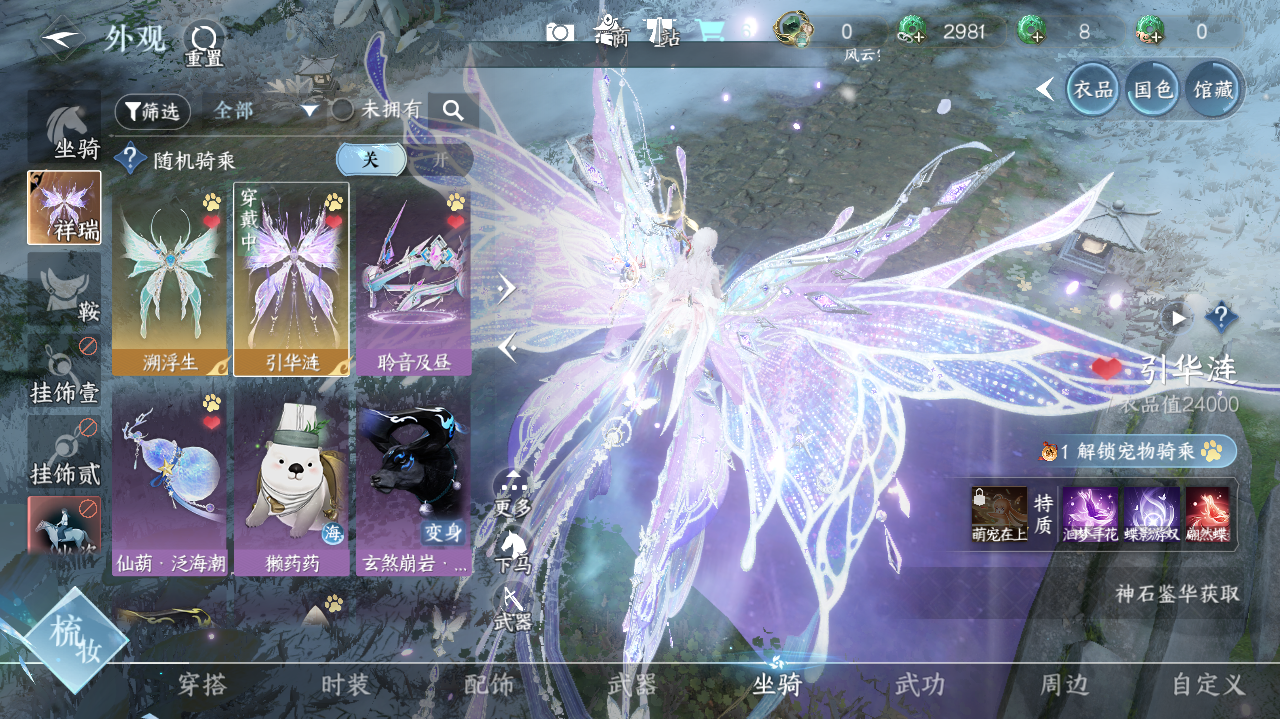Click the 解锁宠物骑乘 unlock button
Image resolution: width=1280 pixels, height=719 pixels.
click(1138, 452)
